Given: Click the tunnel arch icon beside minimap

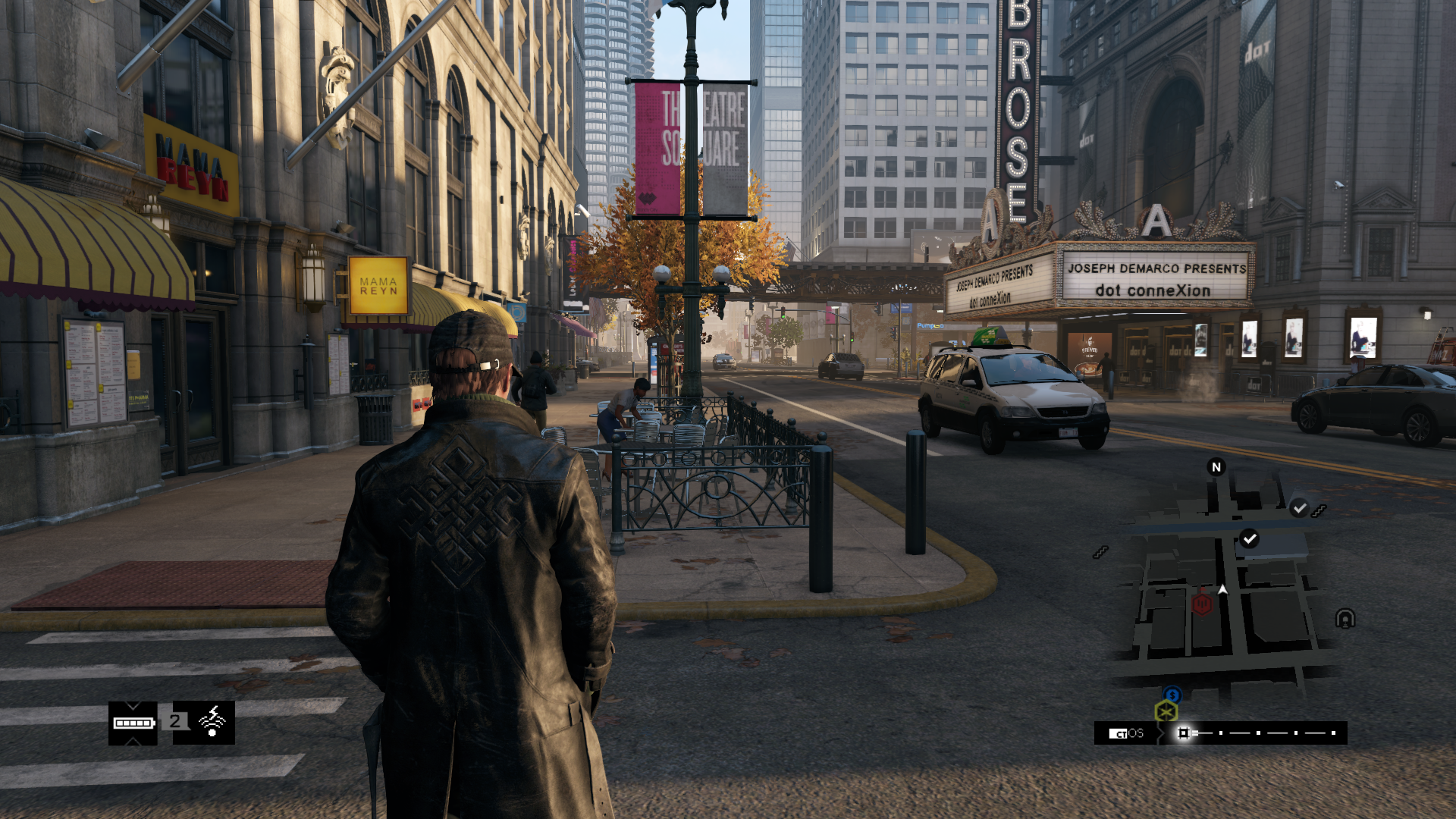Looking at the screenshot, I should pos(1345,619).
